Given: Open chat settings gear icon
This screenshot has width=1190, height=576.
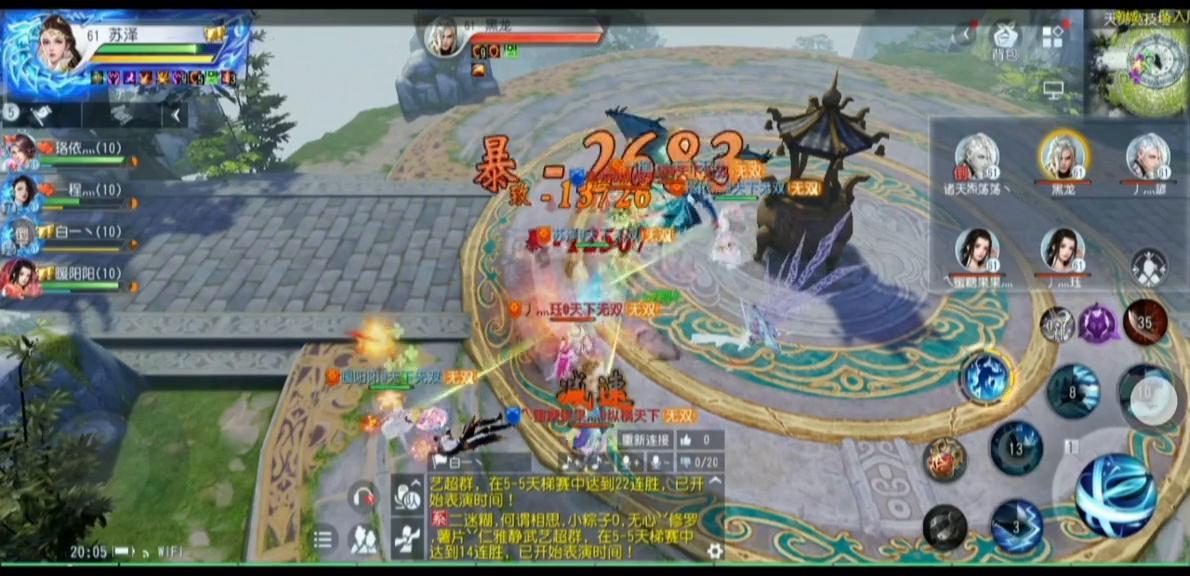Looking at the screenshot, I should pyautogui.click(x=714, y=551).
